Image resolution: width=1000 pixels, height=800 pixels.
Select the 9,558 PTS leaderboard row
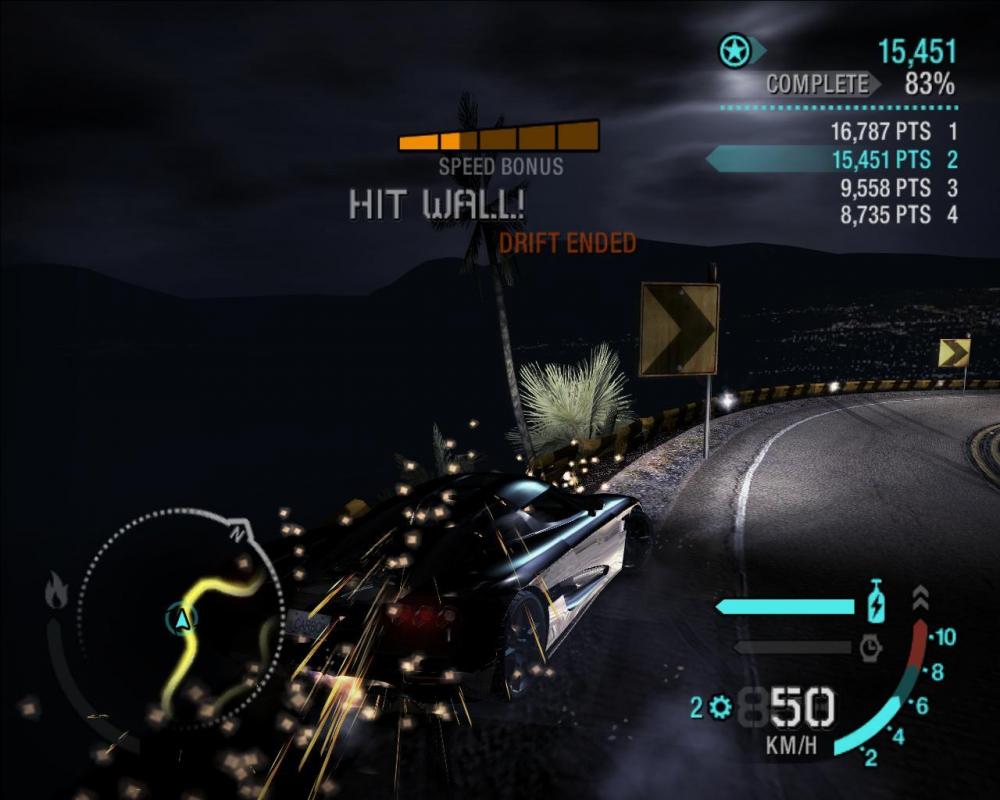click(x=892, y=187)
